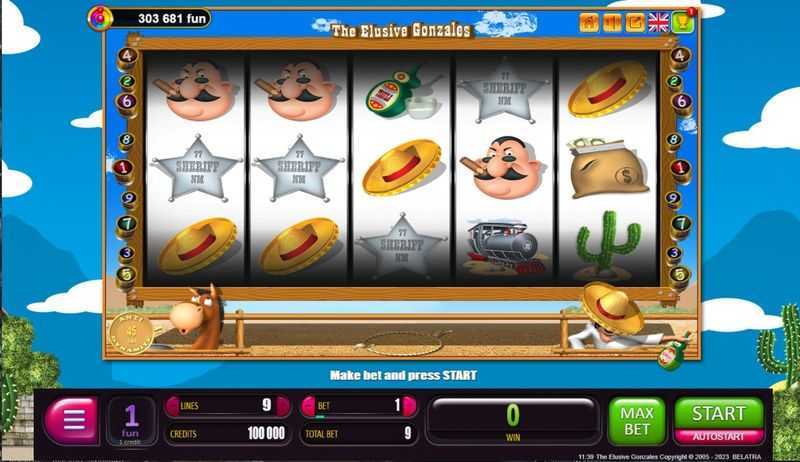
Task: Click the MAX BET button
Action: [x=635, y=420]
